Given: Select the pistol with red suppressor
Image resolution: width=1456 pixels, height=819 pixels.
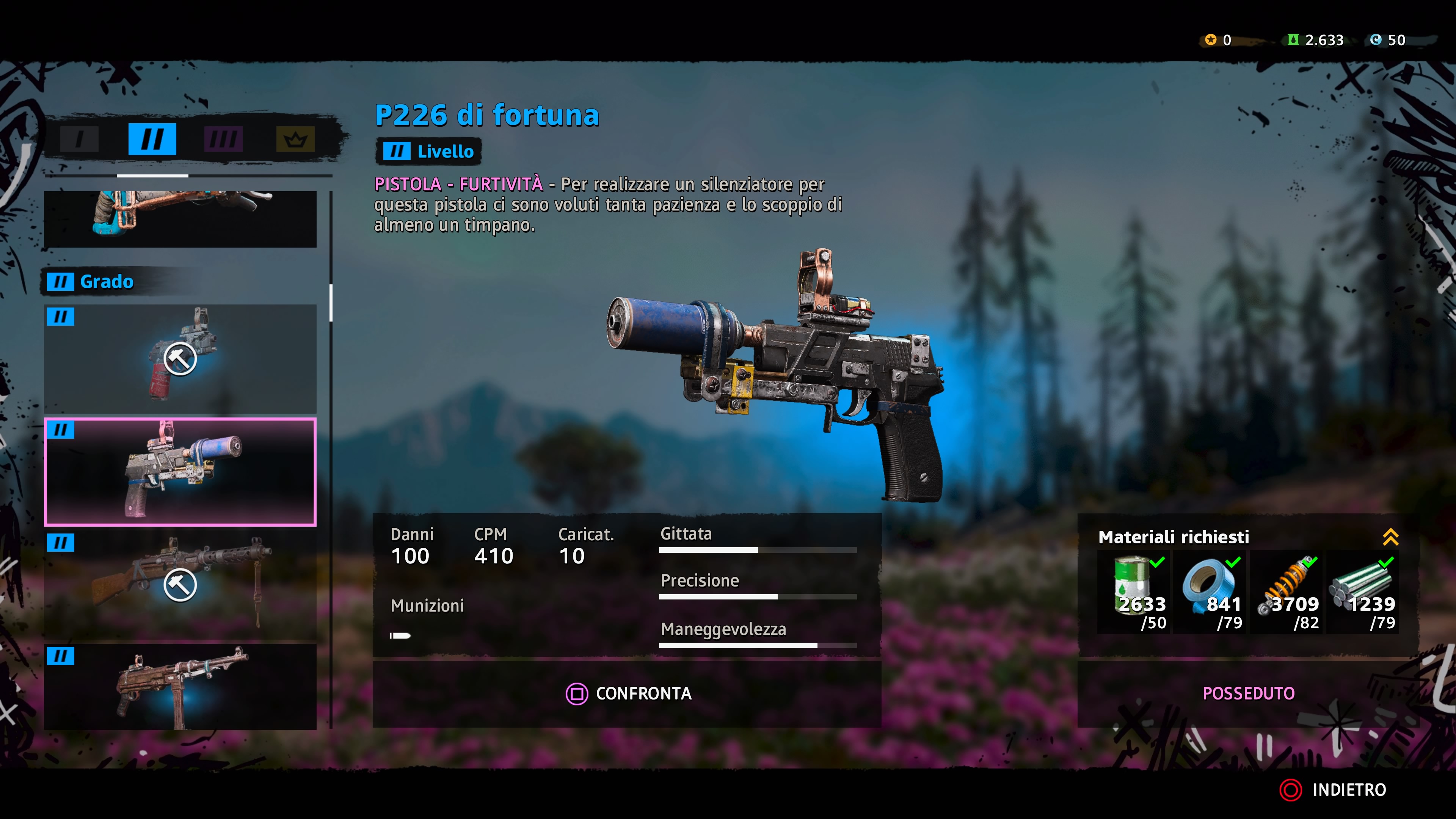Looking at the screenshot, I should [x=180, y=358].
